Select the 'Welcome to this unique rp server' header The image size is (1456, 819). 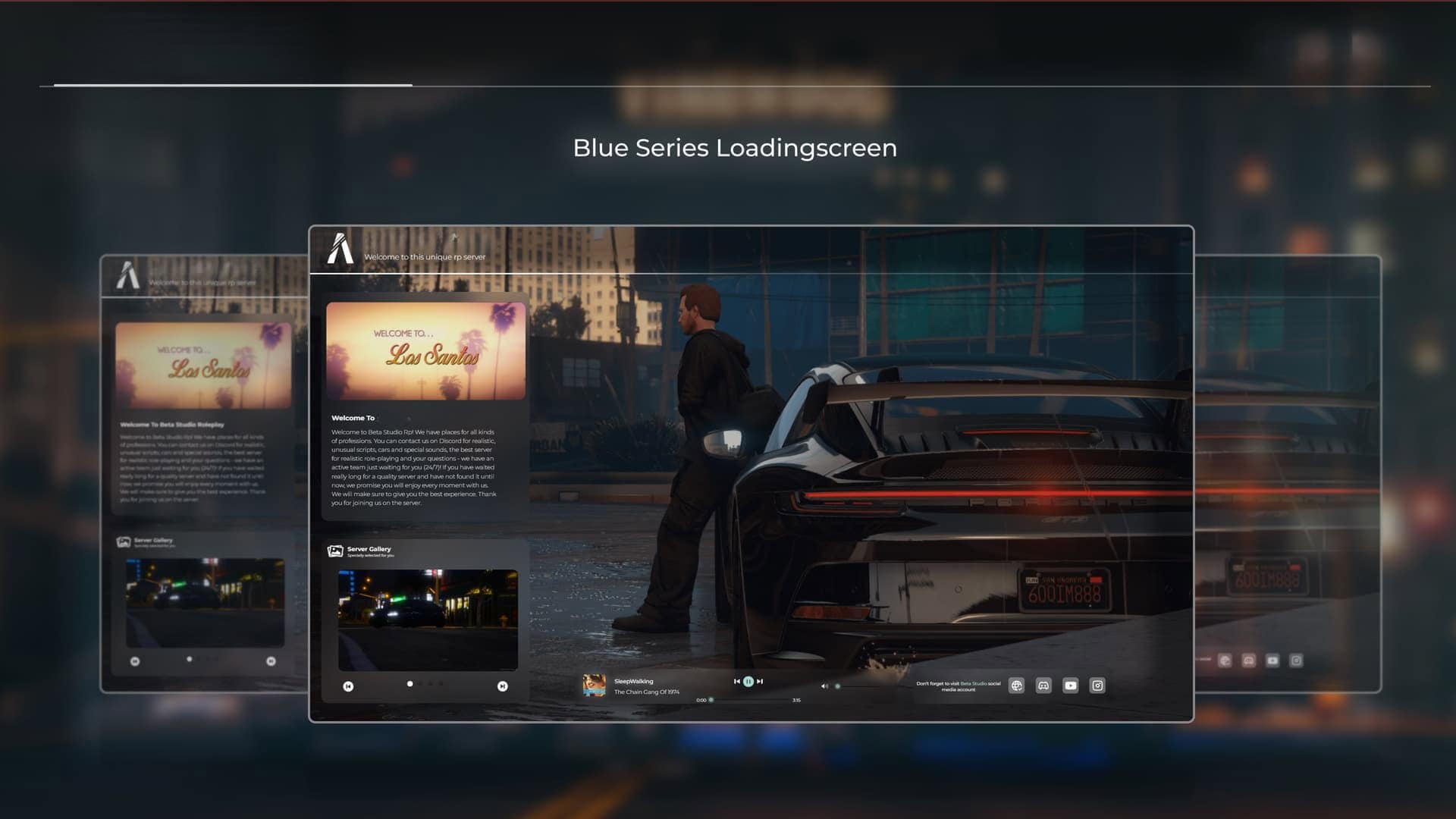[x=424, y=257]
